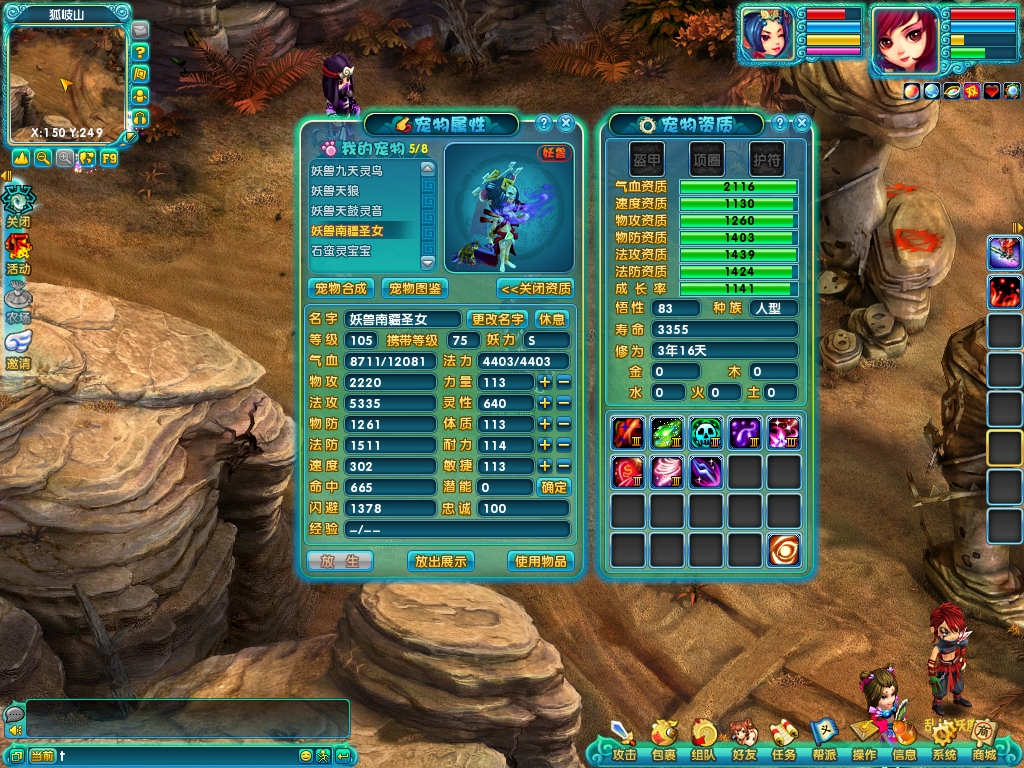The image size is (1024, 768).
Task: Open the 包裹 bag from the bottom bar
Action: click(x=663, y=740)
